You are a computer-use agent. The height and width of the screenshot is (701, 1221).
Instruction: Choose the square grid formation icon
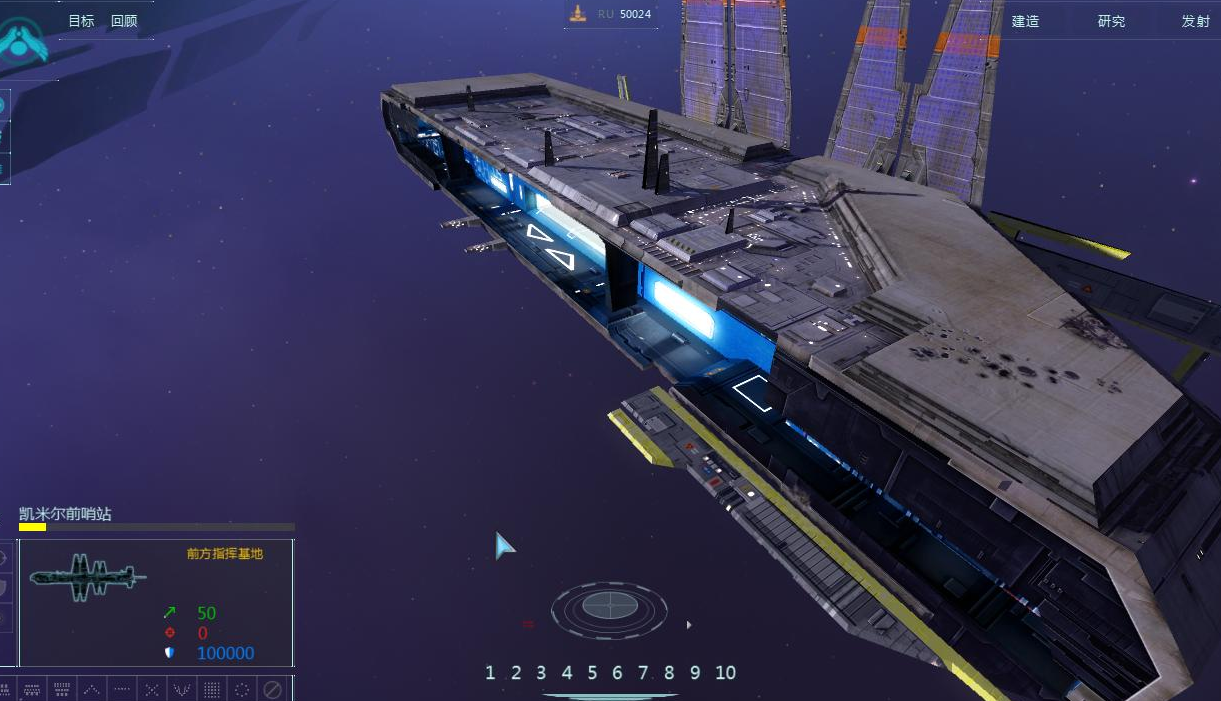pos(212,689)
